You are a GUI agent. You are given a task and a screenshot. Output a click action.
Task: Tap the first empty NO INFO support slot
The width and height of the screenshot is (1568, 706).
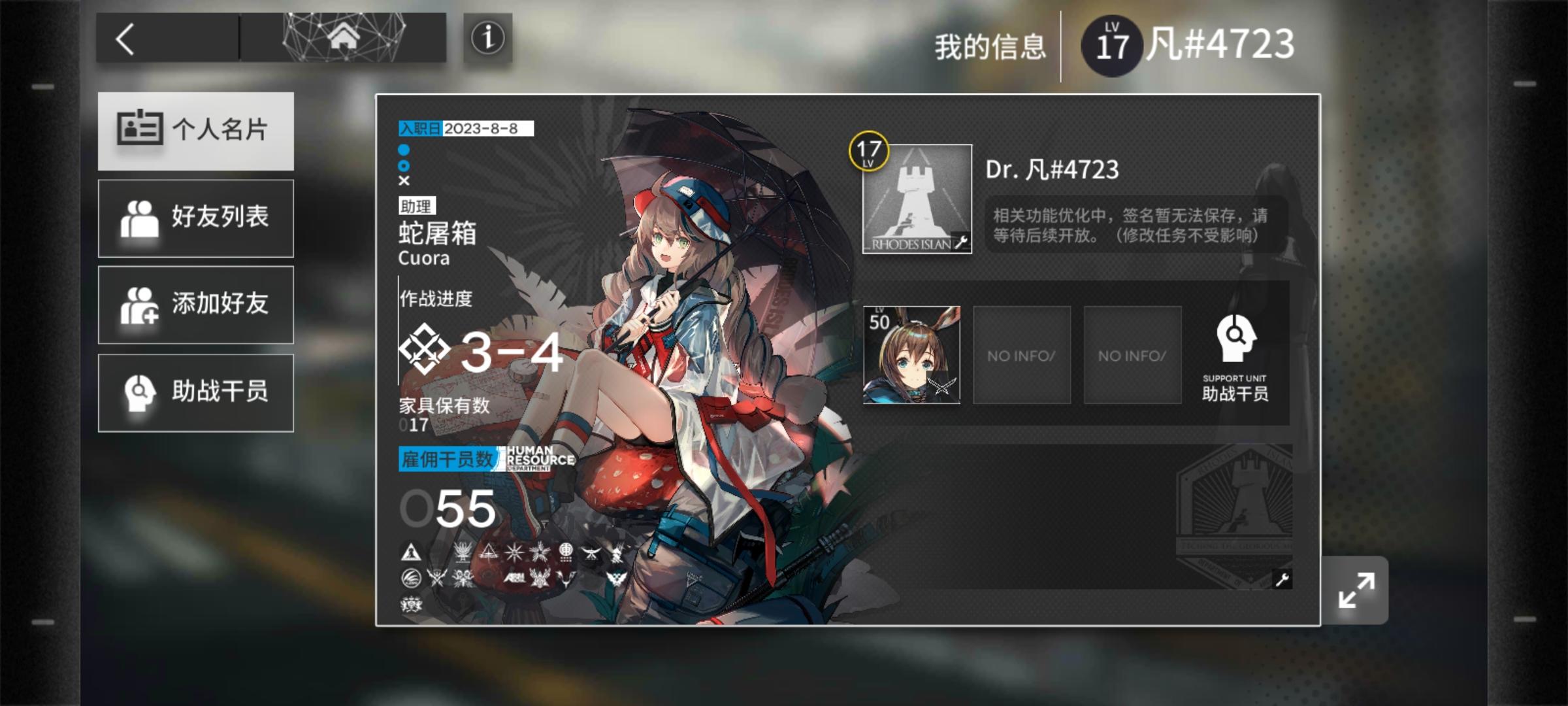1021,356
